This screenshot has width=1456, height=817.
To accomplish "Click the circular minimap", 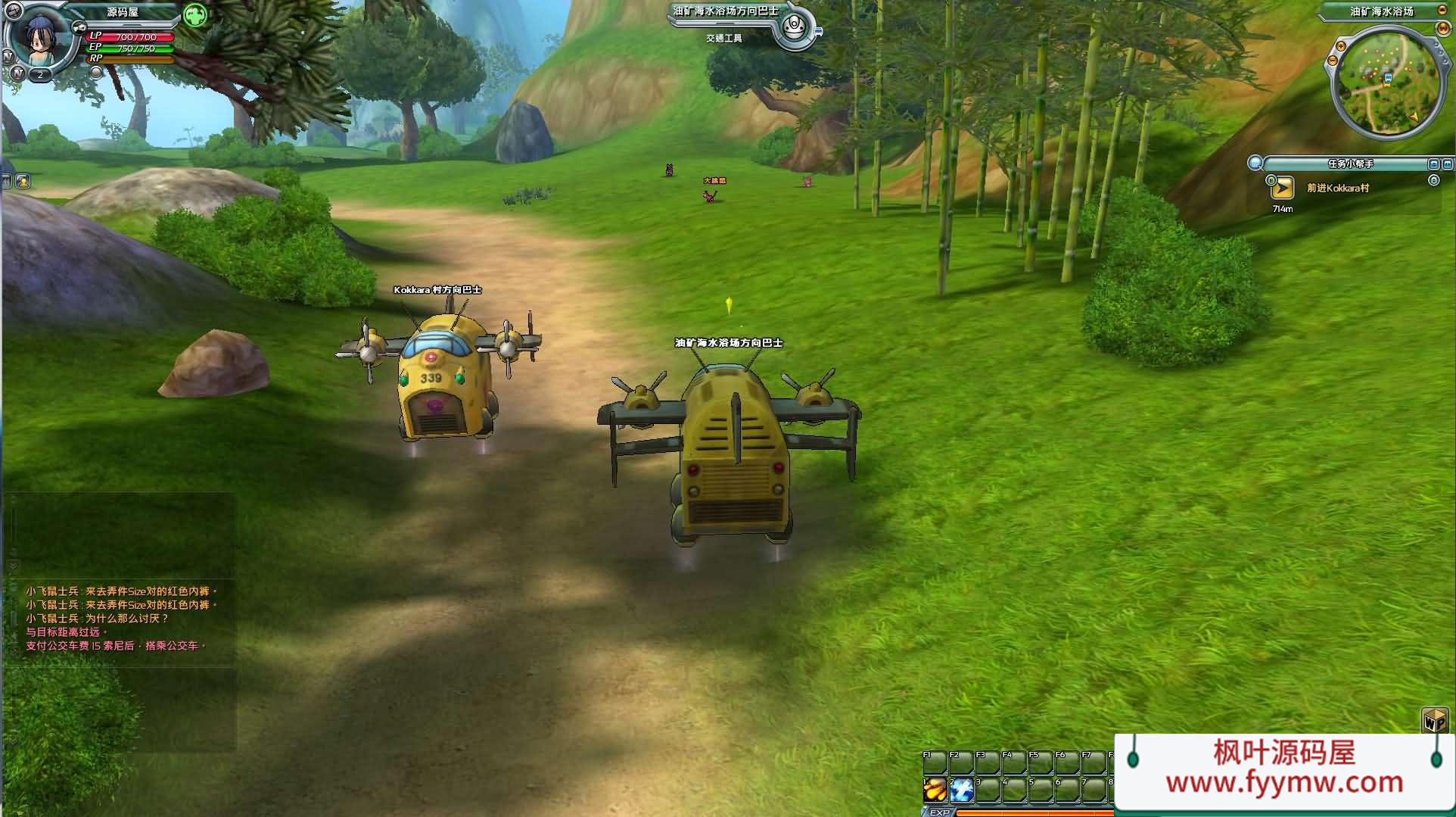I will pos(1386,82).
